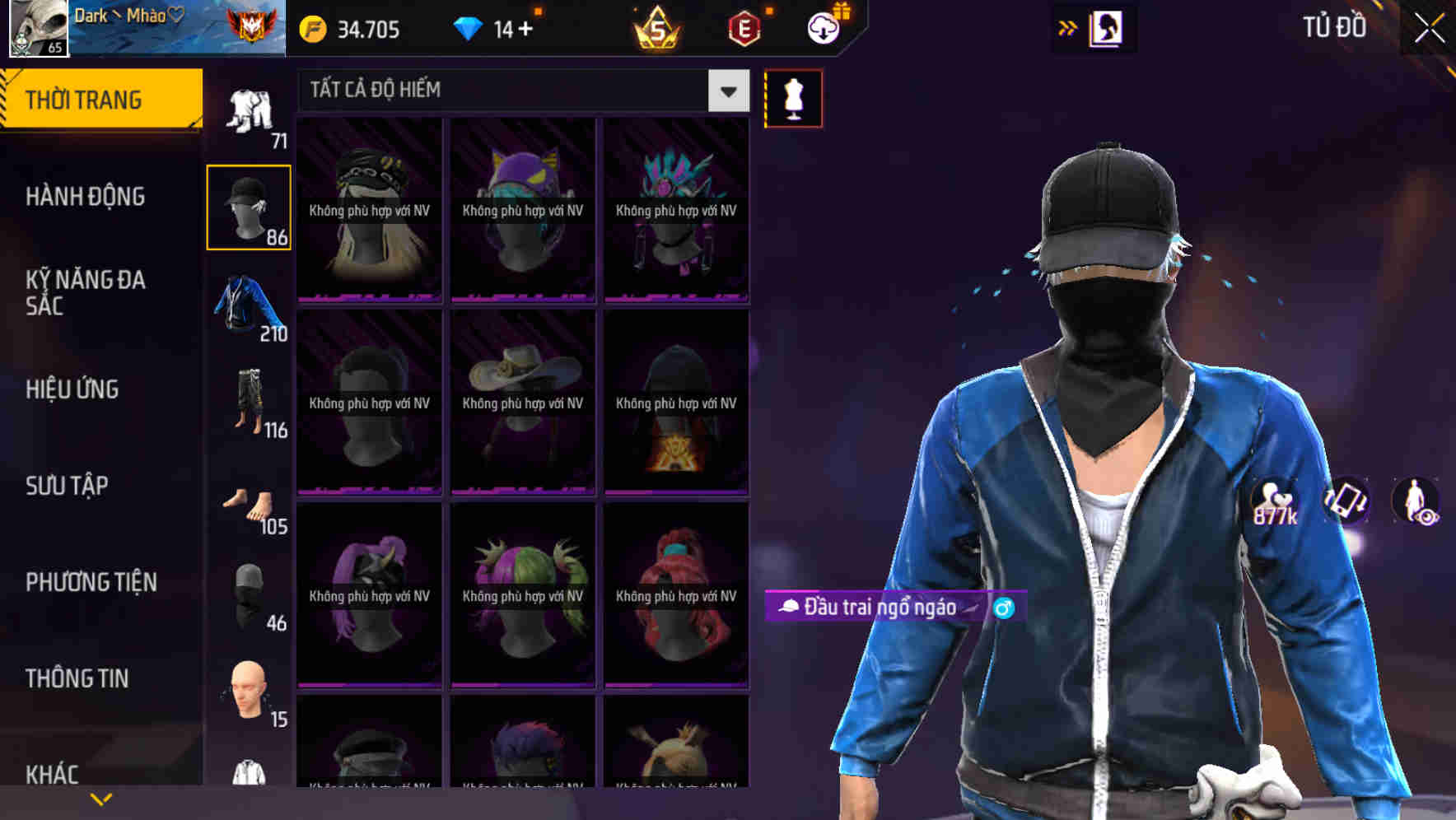Open the HIỆU ỨNG section

coord(72,389)
